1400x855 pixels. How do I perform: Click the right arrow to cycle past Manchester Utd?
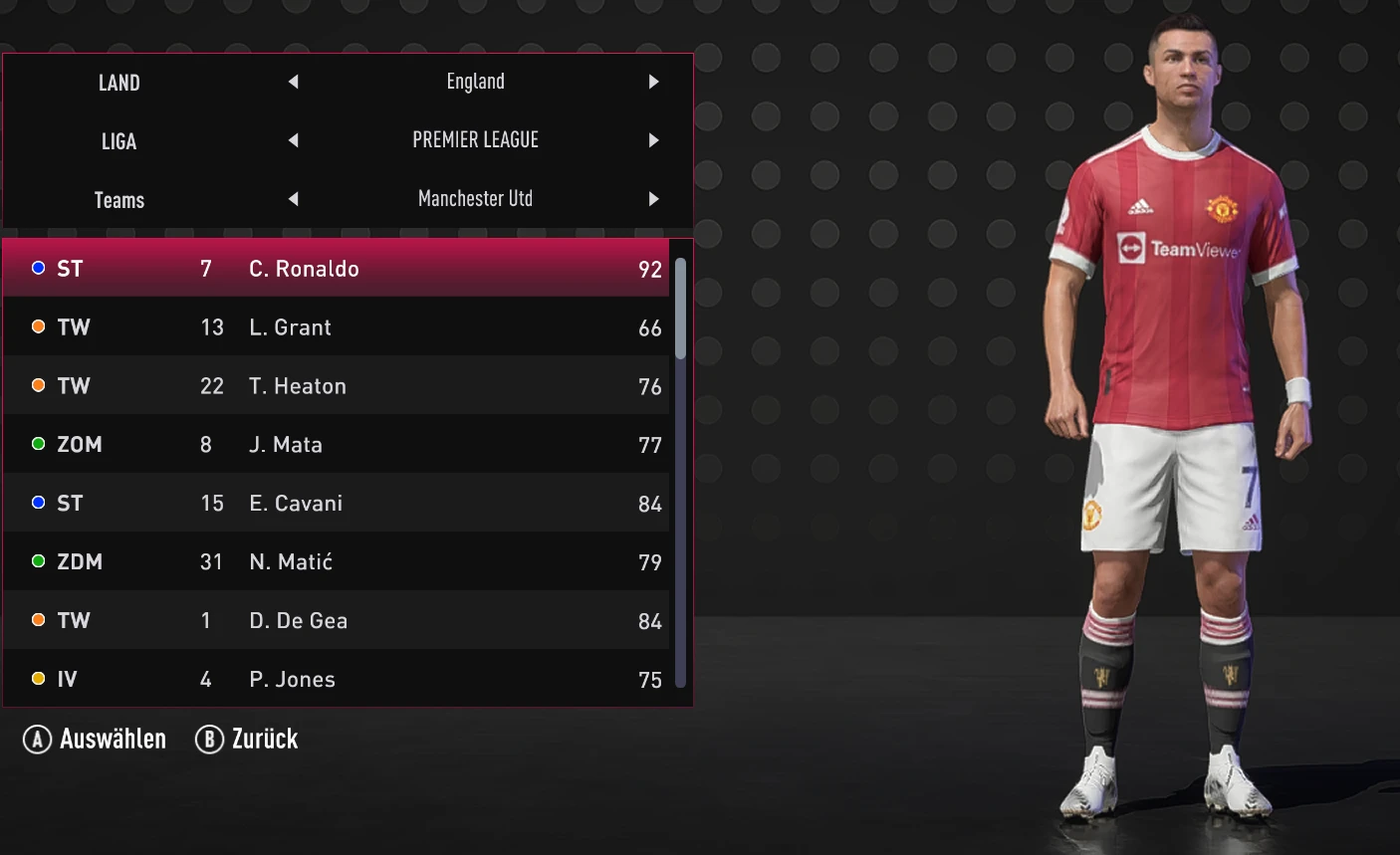(x=654, y=199)
